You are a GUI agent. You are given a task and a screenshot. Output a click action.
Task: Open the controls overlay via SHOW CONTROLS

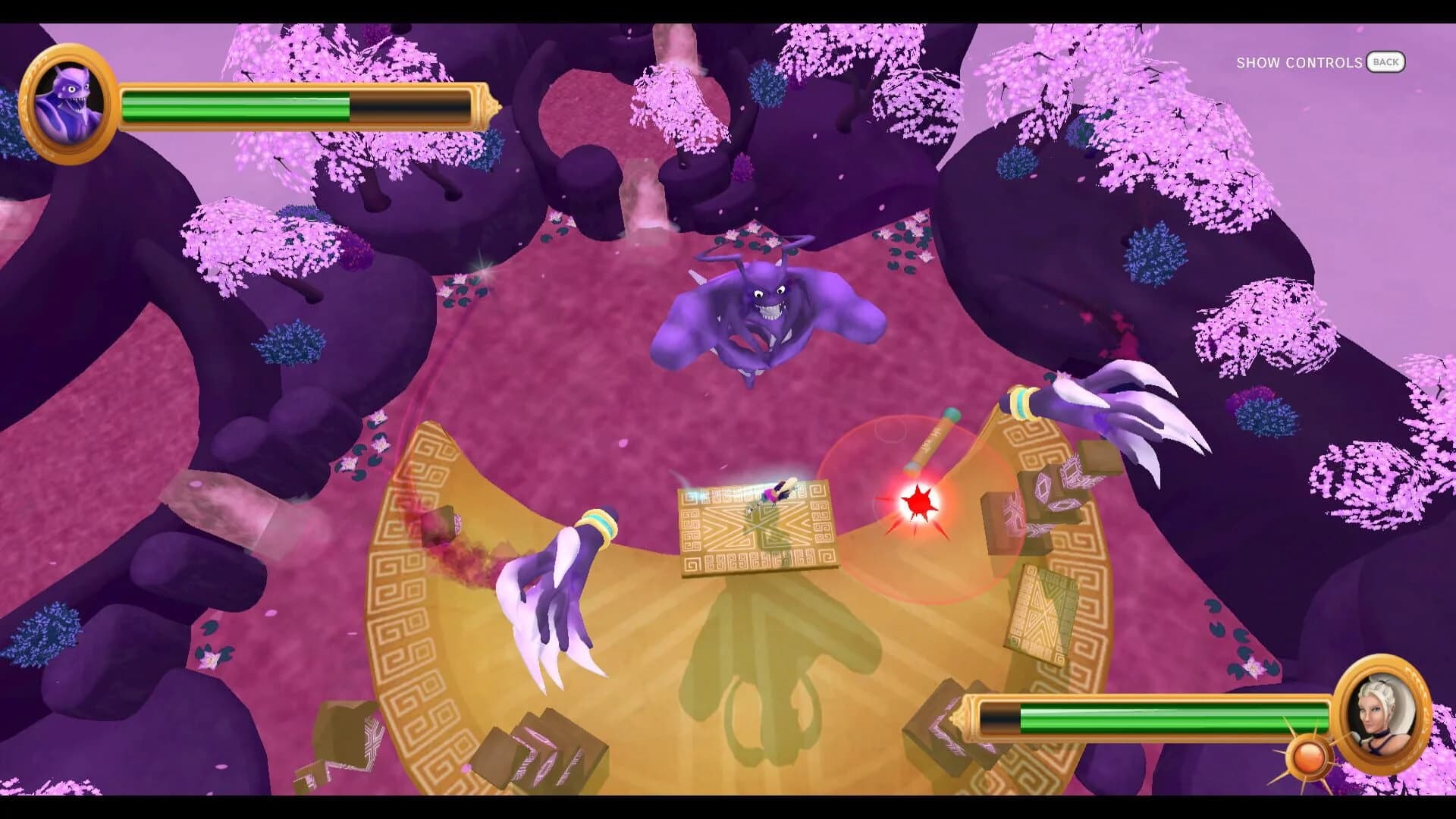pyautogui.click(x=1299, y=63)
